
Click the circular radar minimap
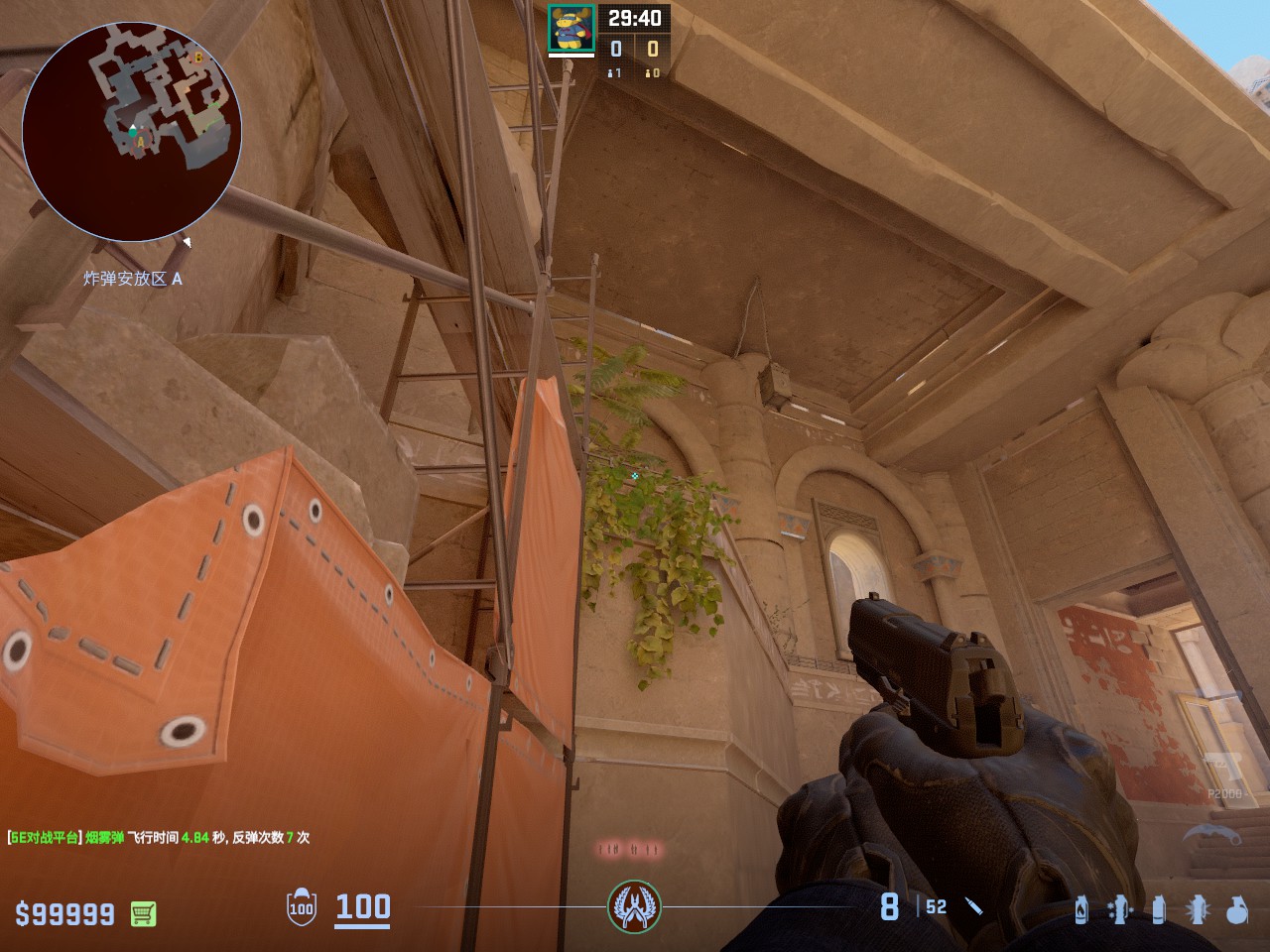[x=132, y=132]
